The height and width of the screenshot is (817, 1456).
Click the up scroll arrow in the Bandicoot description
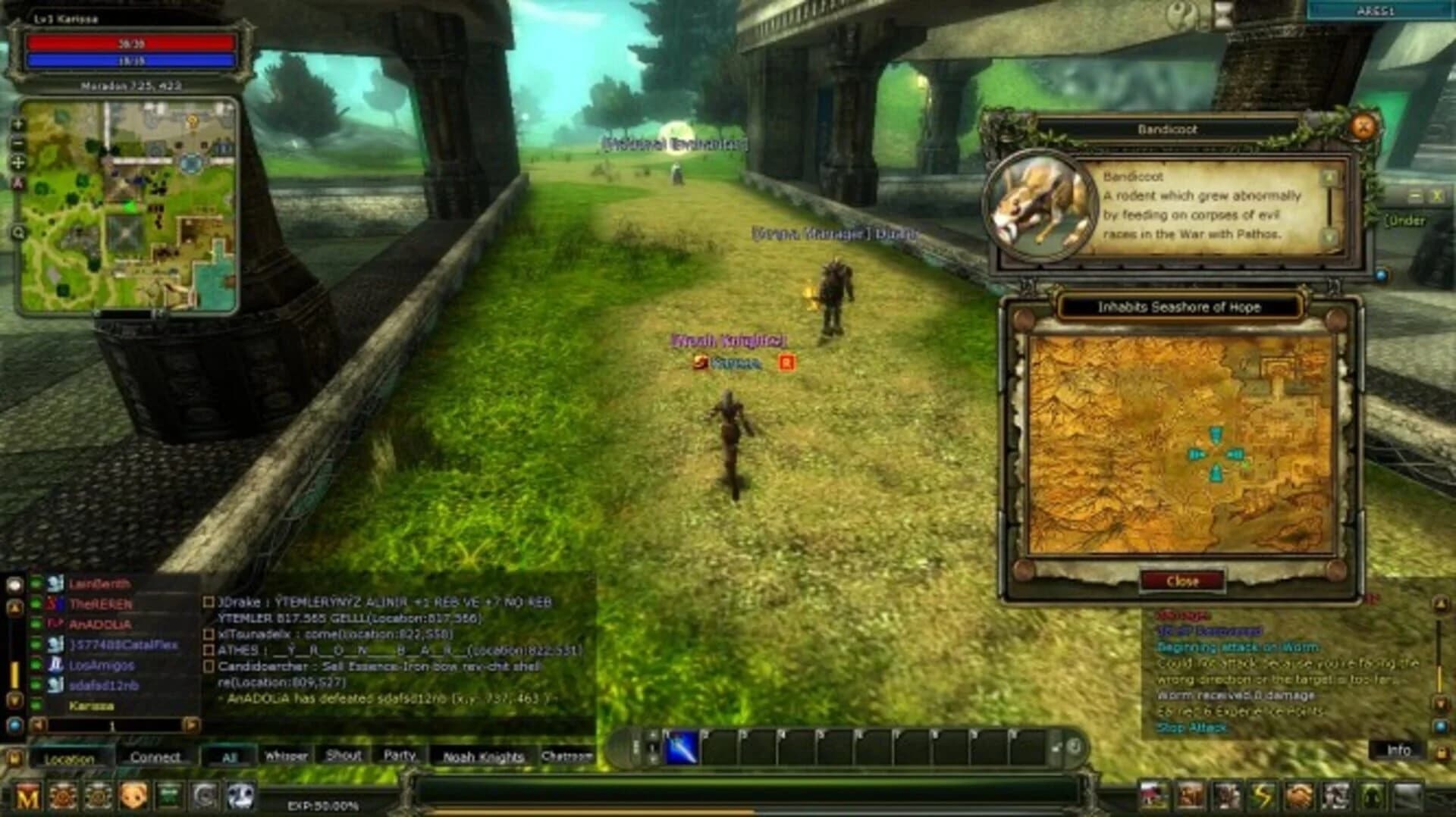point(1329,178)
